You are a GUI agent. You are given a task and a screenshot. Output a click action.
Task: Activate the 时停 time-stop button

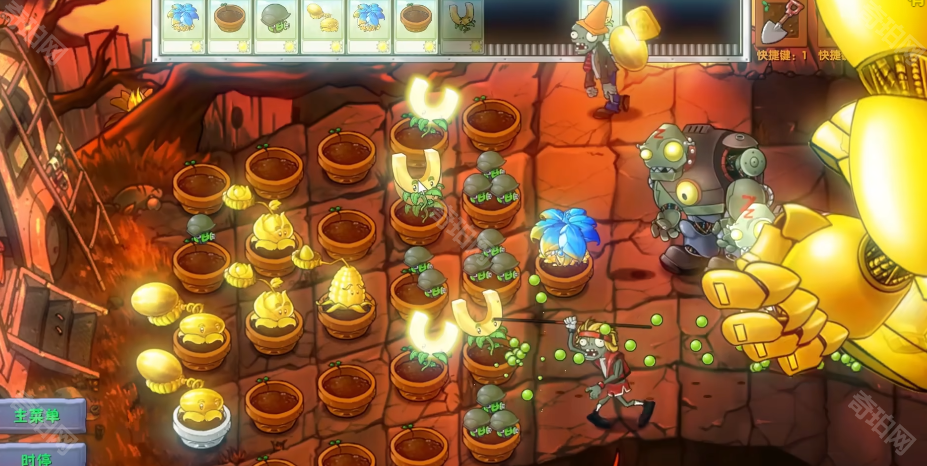click(x=38, y=457)
